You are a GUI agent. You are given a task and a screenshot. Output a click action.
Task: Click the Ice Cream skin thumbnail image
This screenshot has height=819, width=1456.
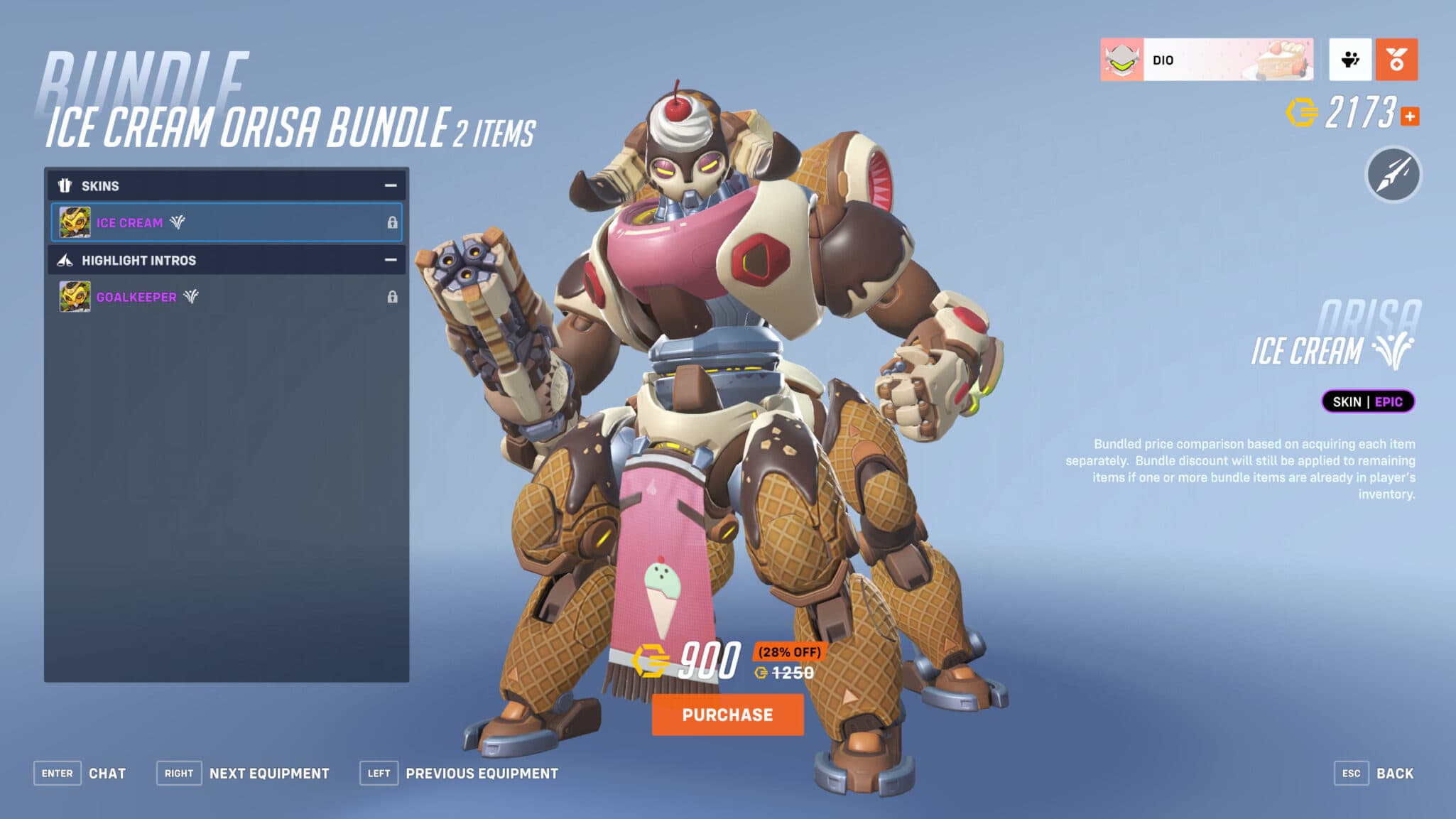click(x=74, y=222)
